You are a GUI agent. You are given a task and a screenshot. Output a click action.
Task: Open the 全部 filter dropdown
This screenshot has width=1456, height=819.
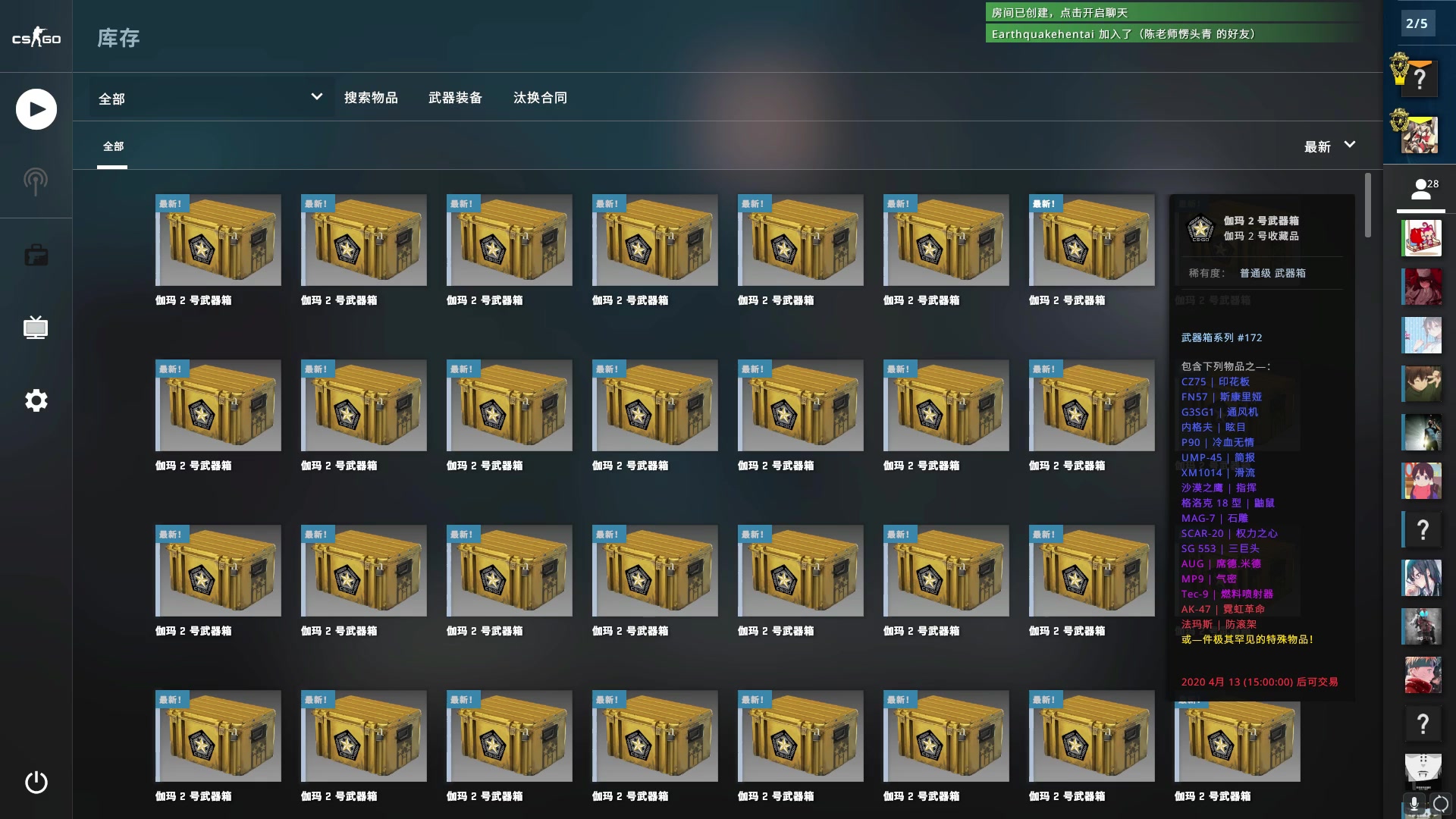(x=209, y=98)
